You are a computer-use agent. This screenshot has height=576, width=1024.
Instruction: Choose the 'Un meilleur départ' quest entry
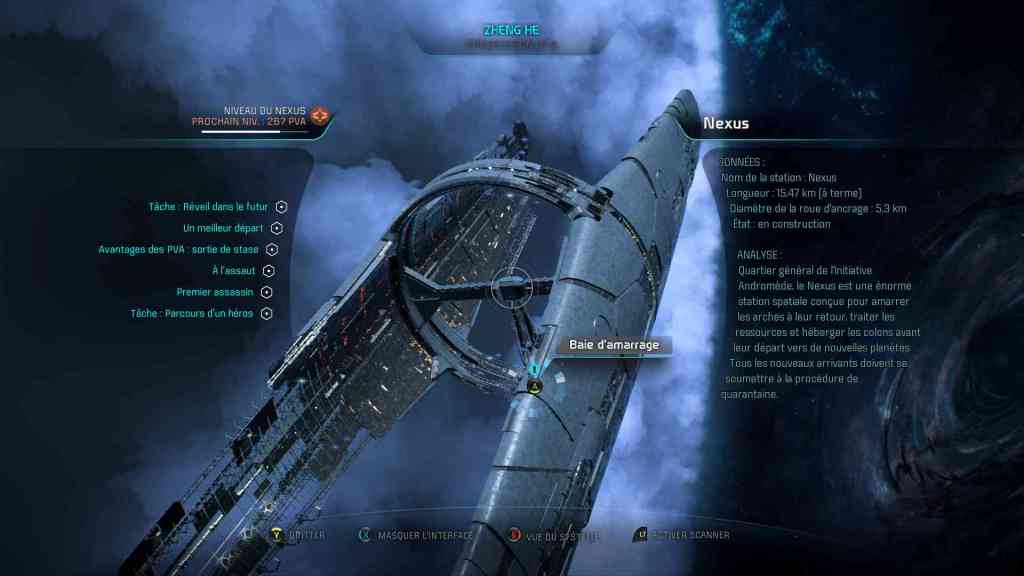click(x=223, y=228)
